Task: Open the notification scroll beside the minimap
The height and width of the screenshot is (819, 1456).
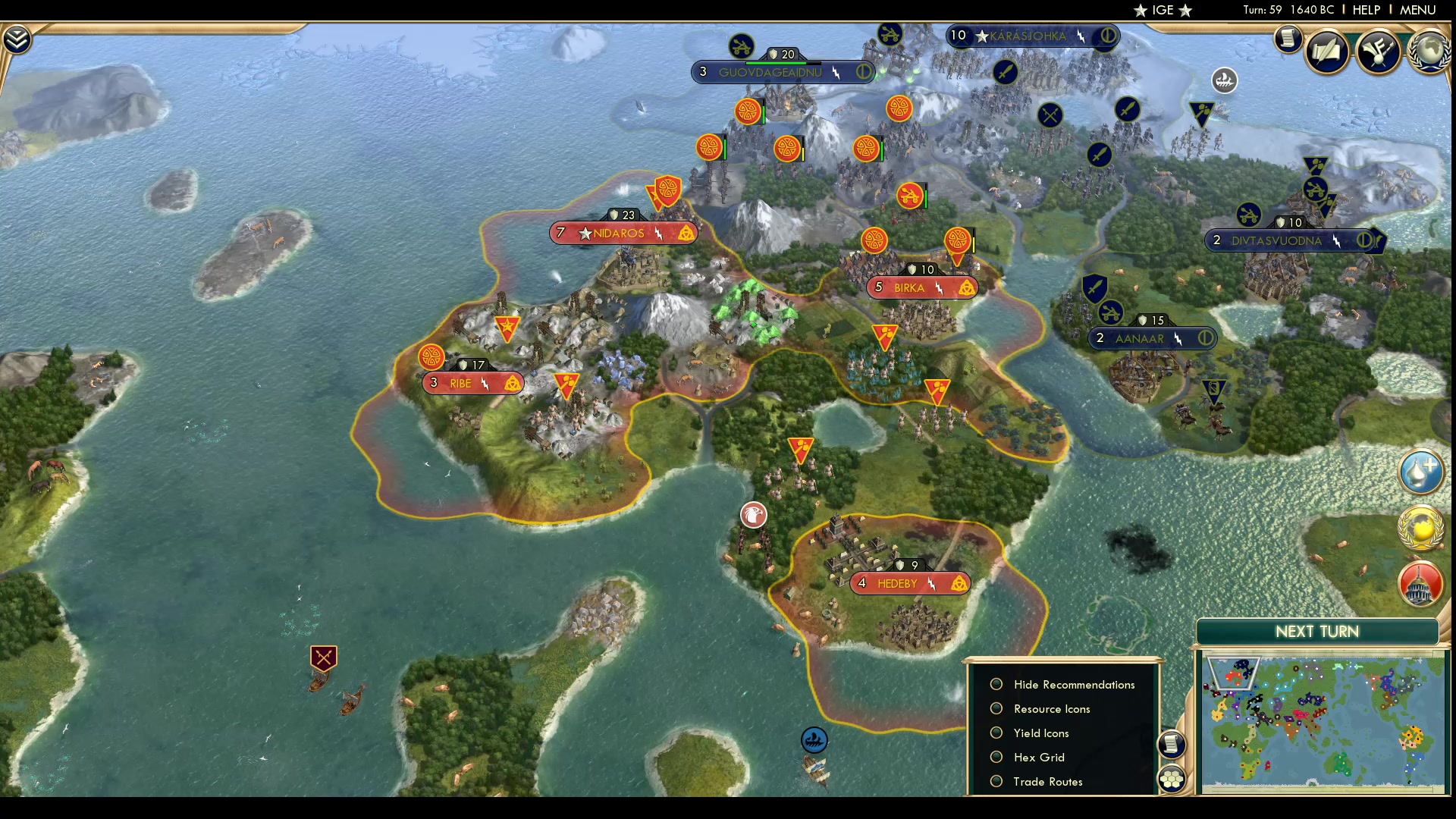Action: [1172, 745]
